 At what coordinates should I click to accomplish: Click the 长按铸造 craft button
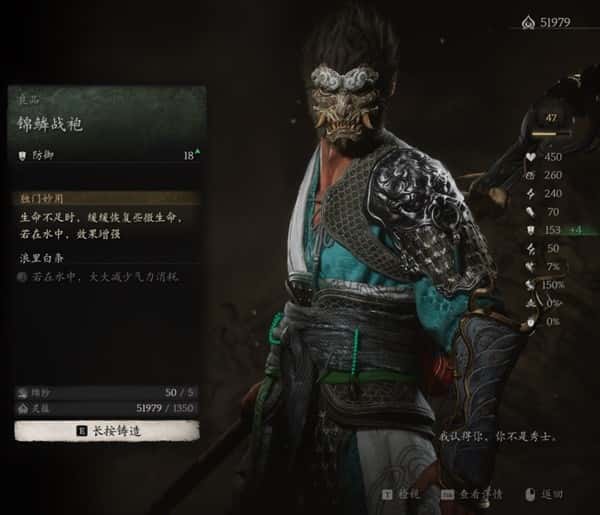106,431
